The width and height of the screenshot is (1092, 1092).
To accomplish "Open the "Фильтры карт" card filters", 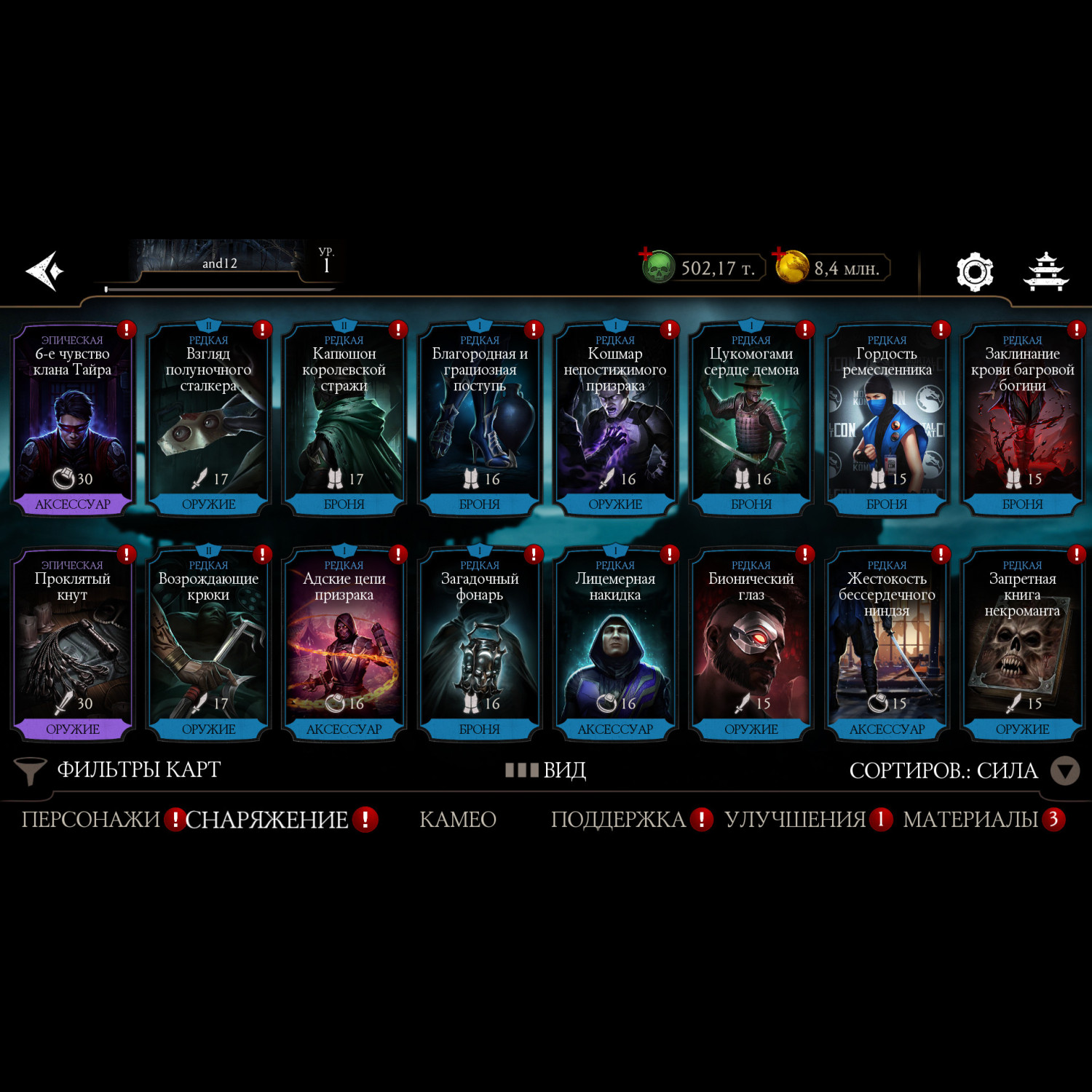I will coord(119,770).
